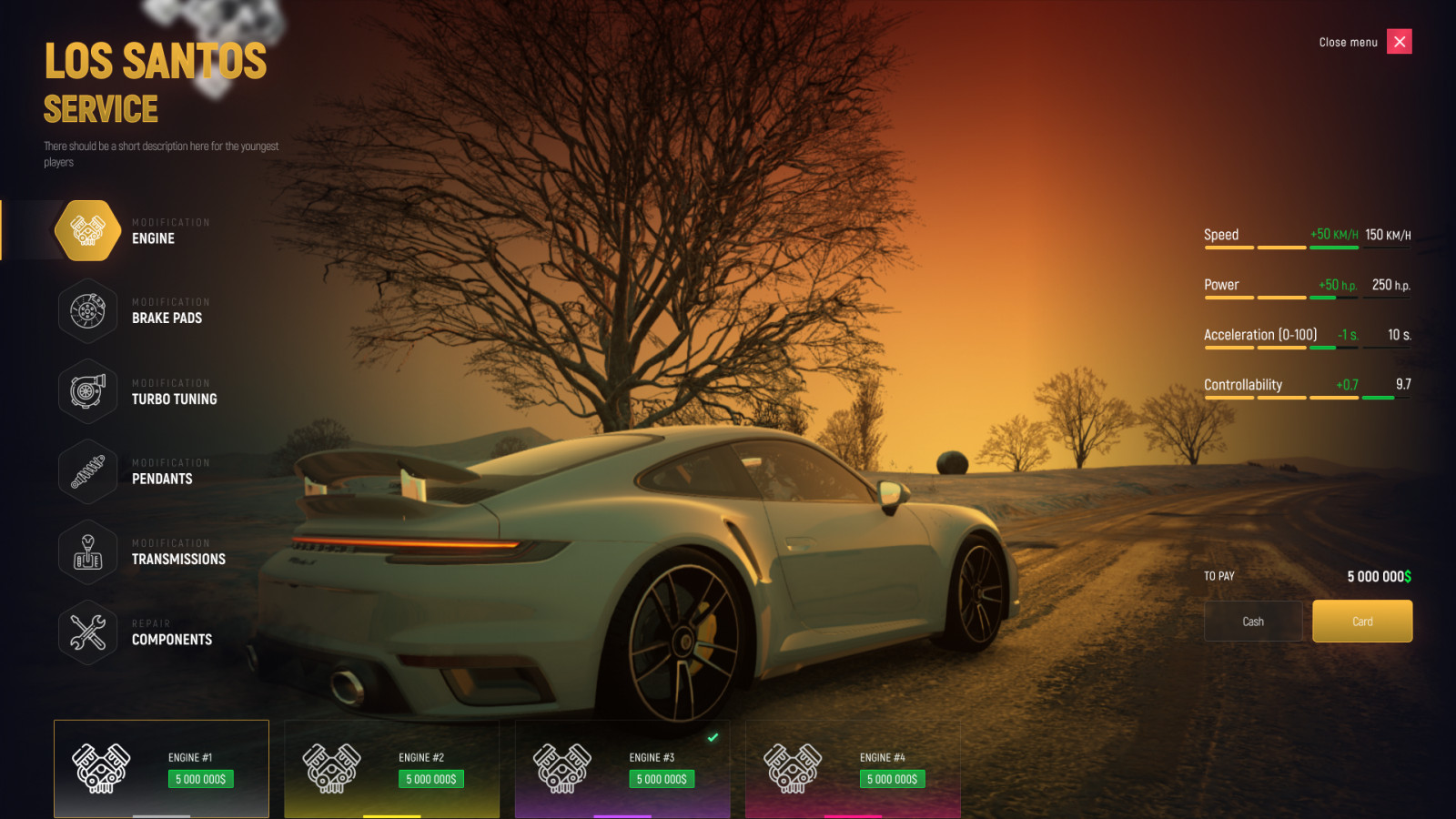Screen dimensions: 1456x819
Task: Choose the Engine #2 upgrade card
Action: pyautogui.click(x=391, y=768)
